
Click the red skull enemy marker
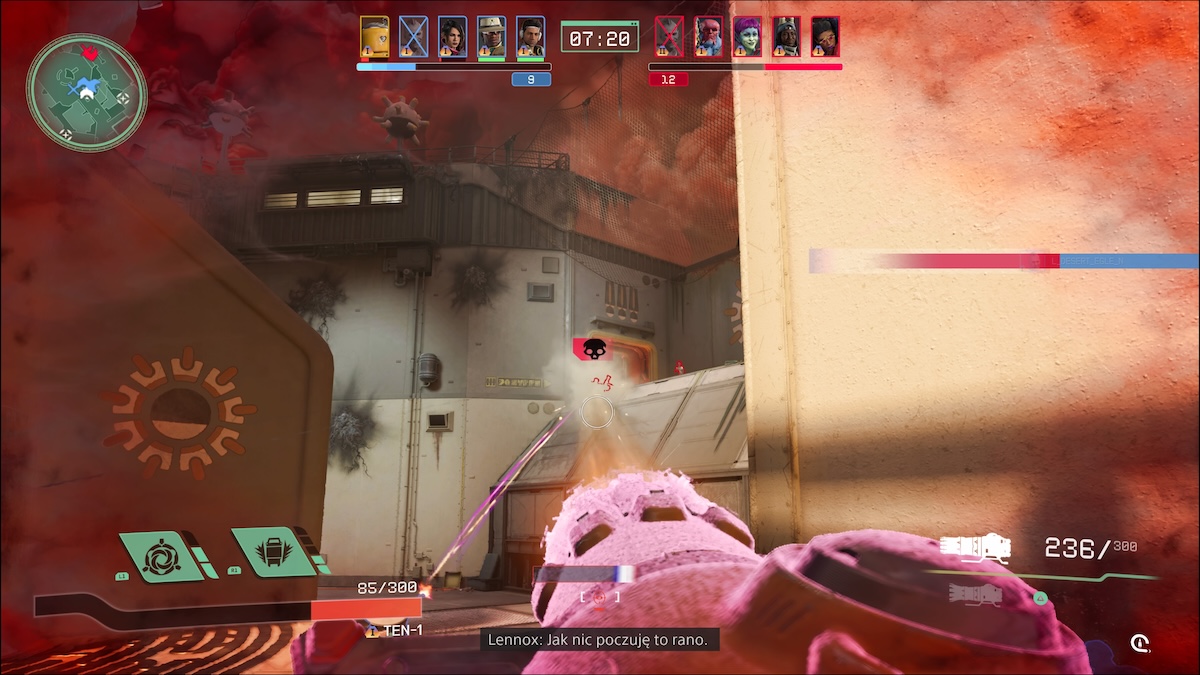tap(592, 349)
